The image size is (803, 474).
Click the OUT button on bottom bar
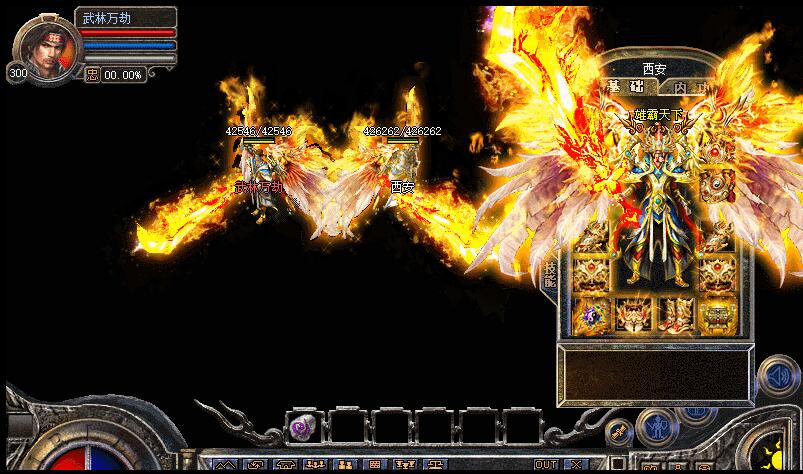546,465
